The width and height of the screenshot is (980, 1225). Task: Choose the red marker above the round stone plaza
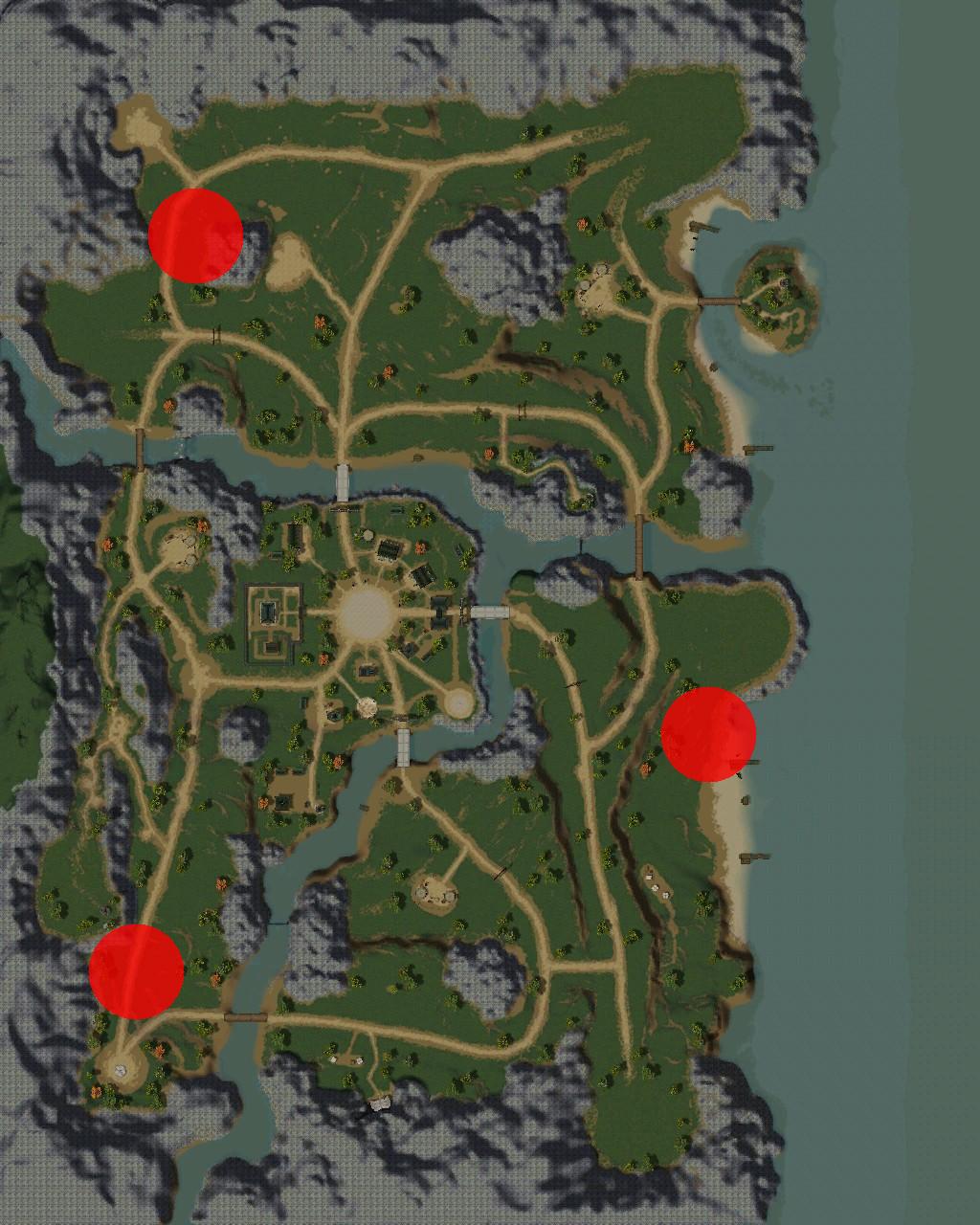[x=136, y=971]
